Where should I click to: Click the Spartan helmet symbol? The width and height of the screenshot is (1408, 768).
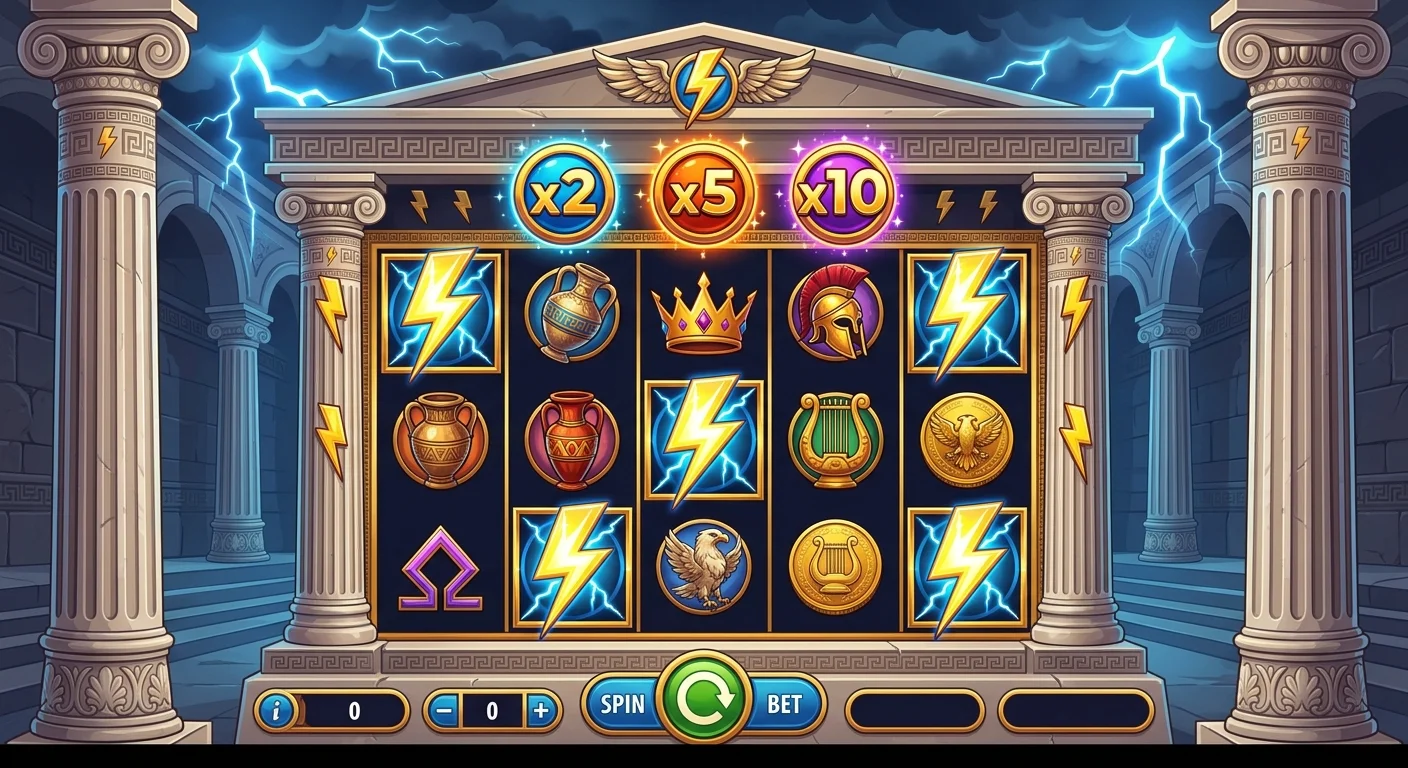point(835,315)
